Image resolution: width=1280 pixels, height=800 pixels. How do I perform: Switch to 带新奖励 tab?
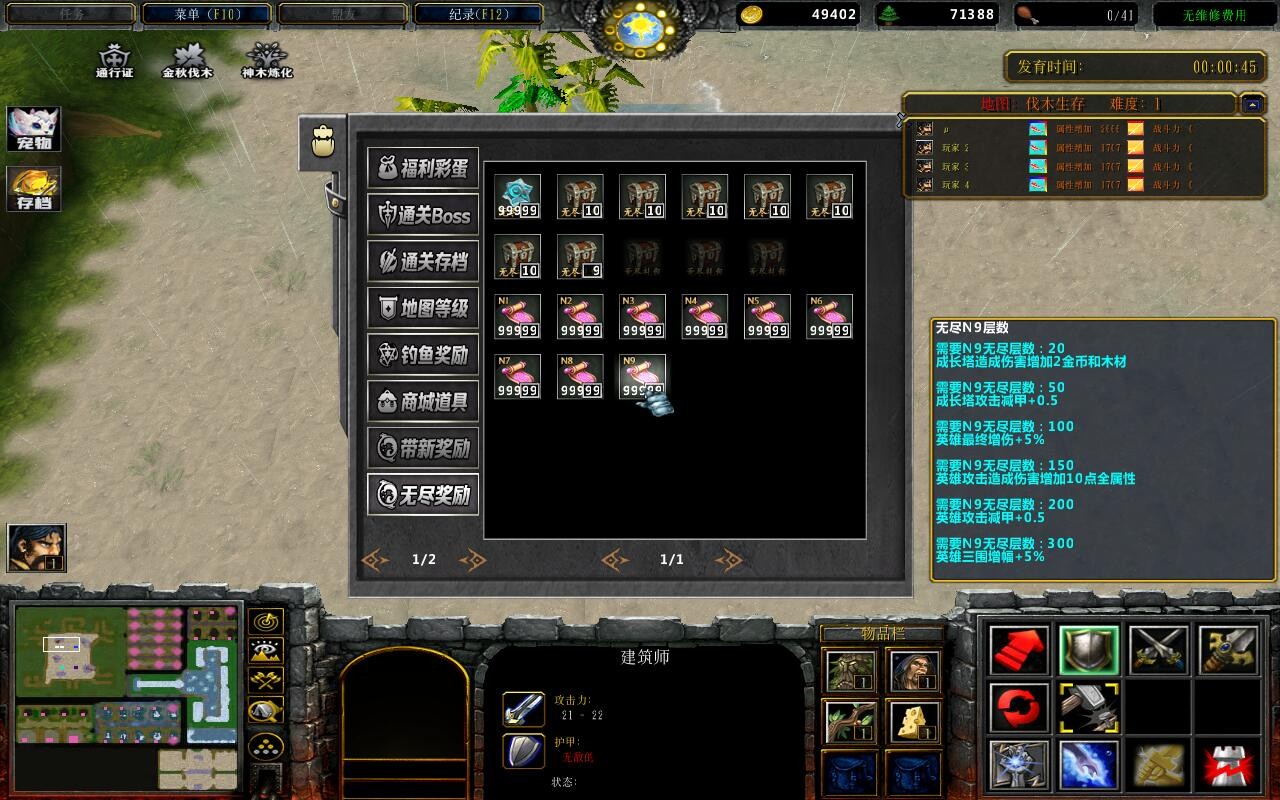click(x=423, y=448)
